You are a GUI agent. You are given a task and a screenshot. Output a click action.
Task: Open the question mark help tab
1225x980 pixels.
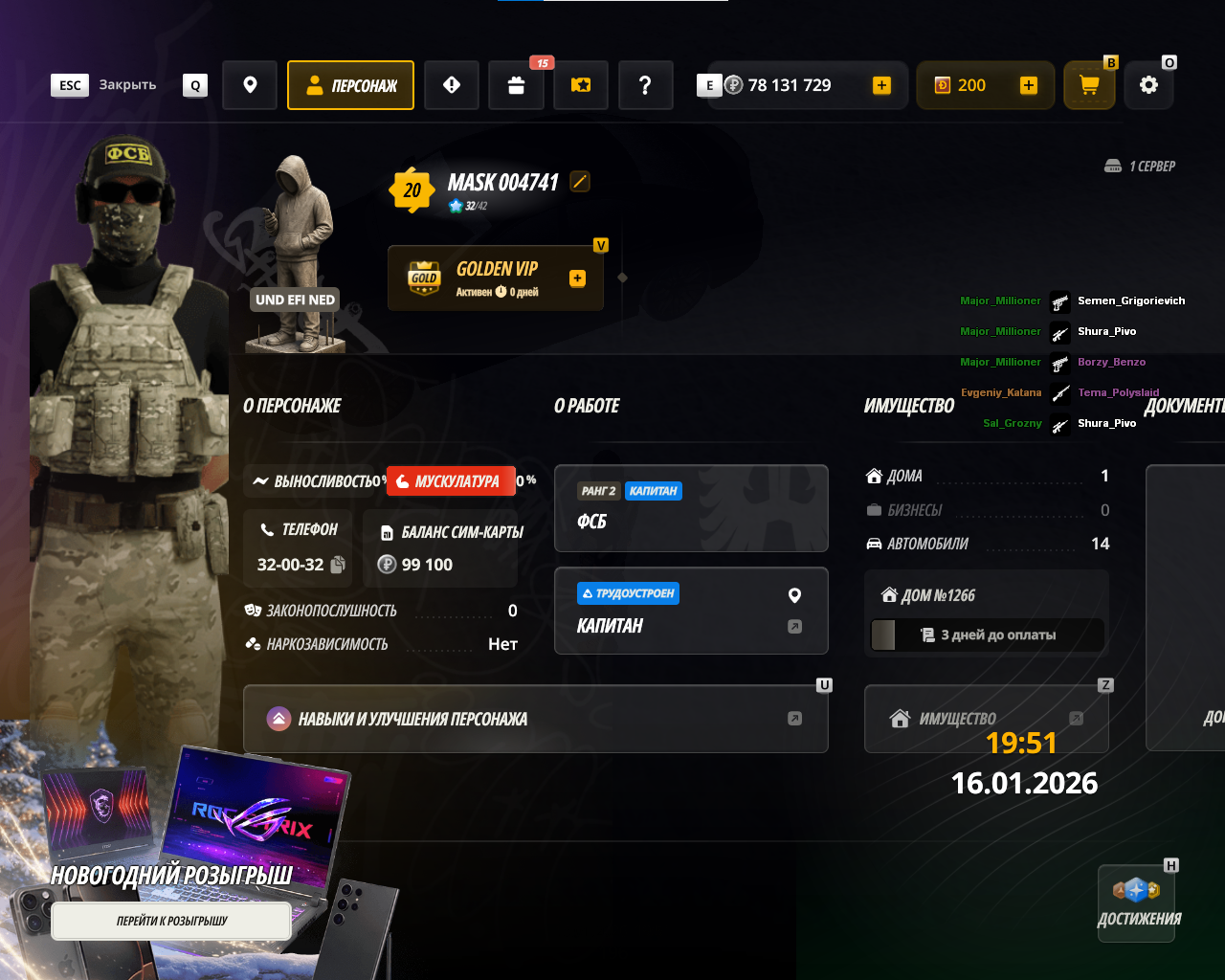click(645, 85)
